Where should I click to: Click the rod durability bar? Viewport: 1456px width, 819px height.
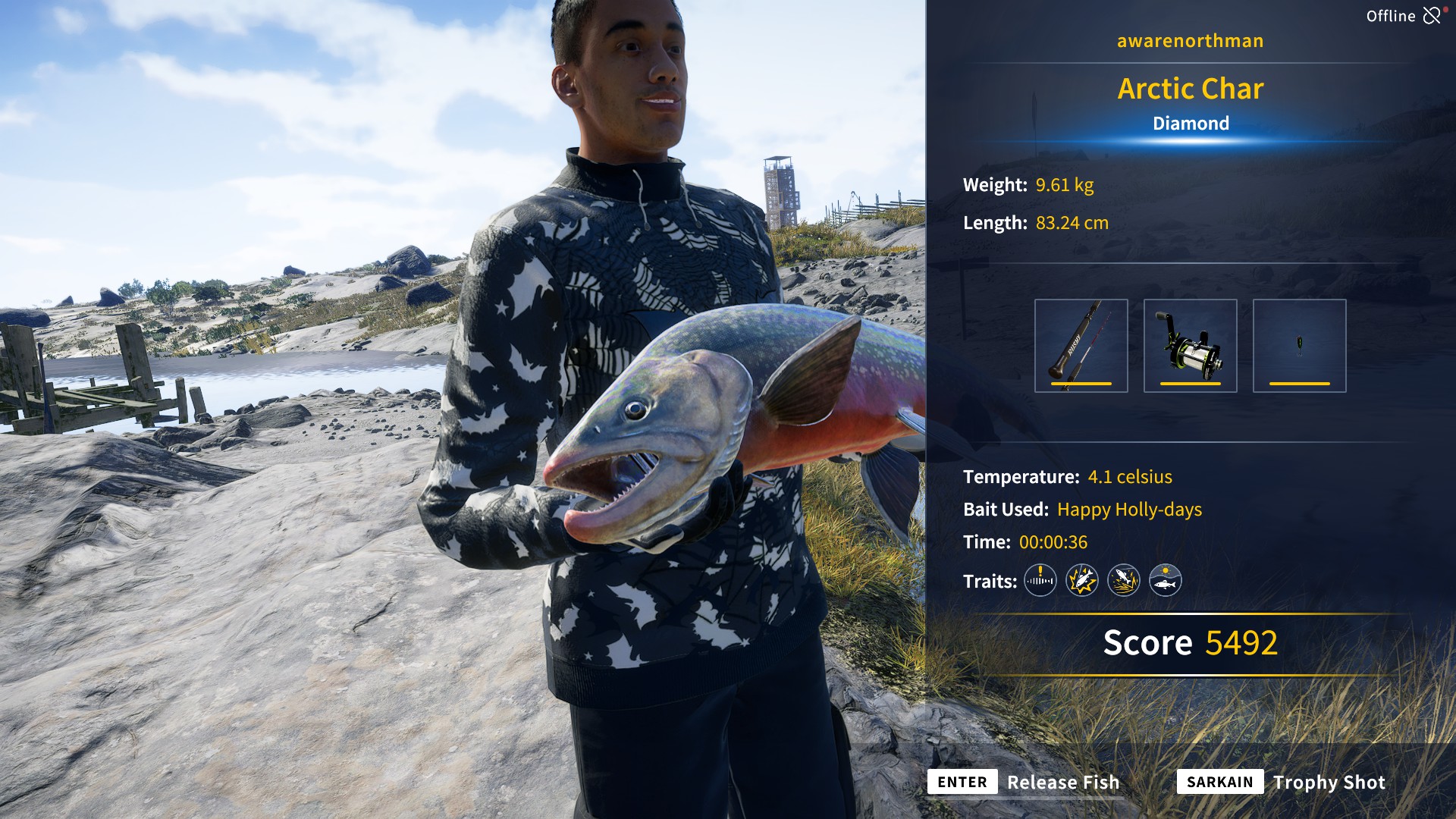tap(1081, 385)
